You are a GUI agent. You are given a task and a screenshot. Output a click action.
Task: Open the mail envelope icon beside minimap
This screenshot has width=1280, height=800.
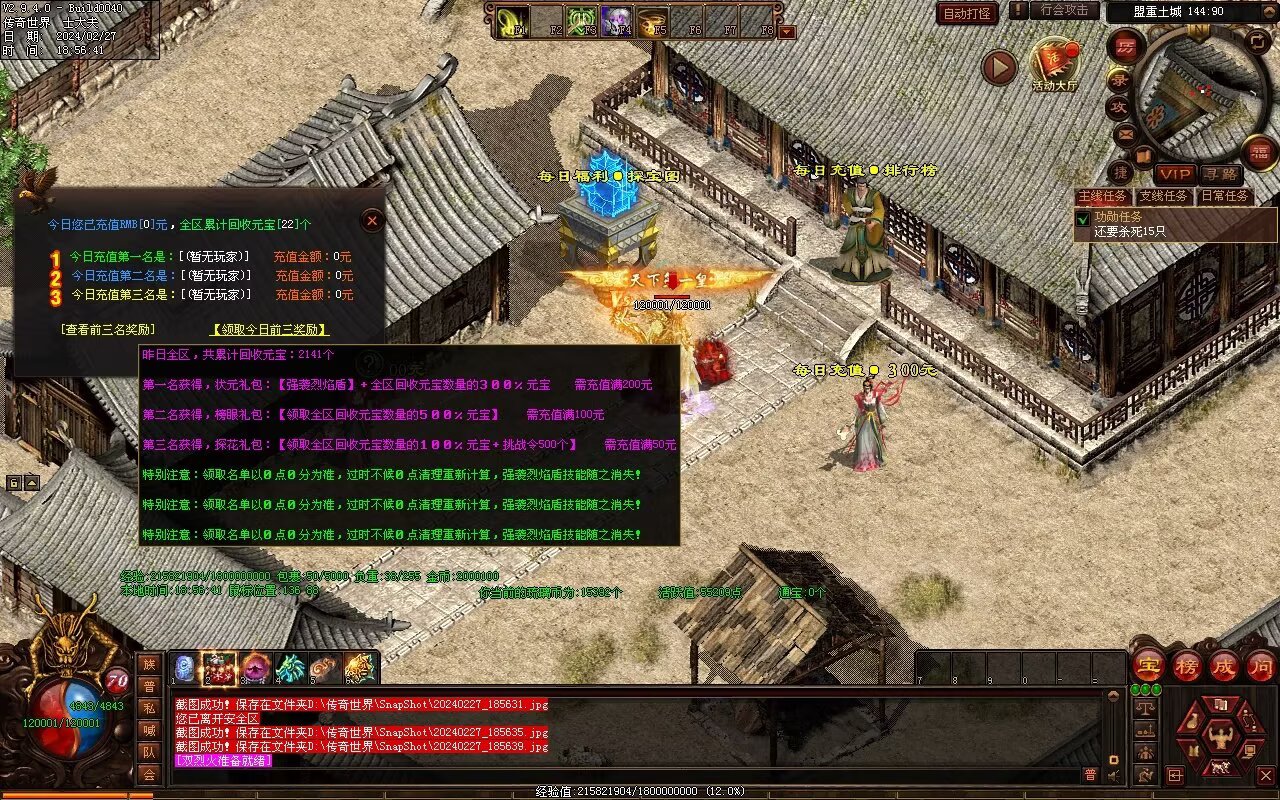point(1126,134)
